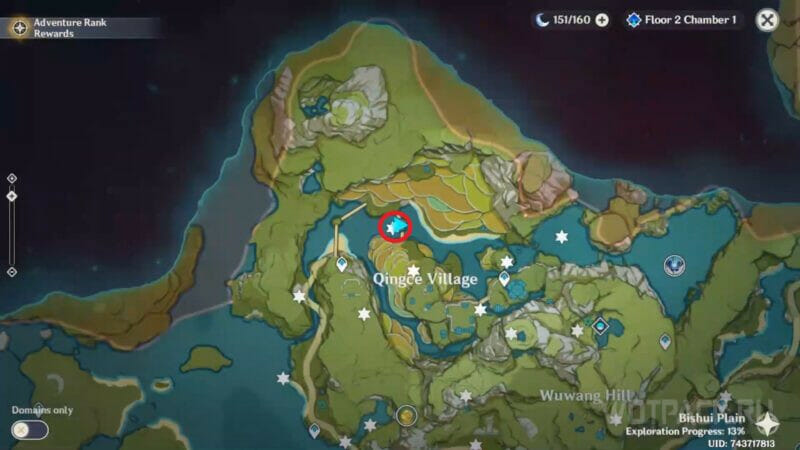Close the map screen
The height and width of the screenshot is (450, 800).
point(767,20)
